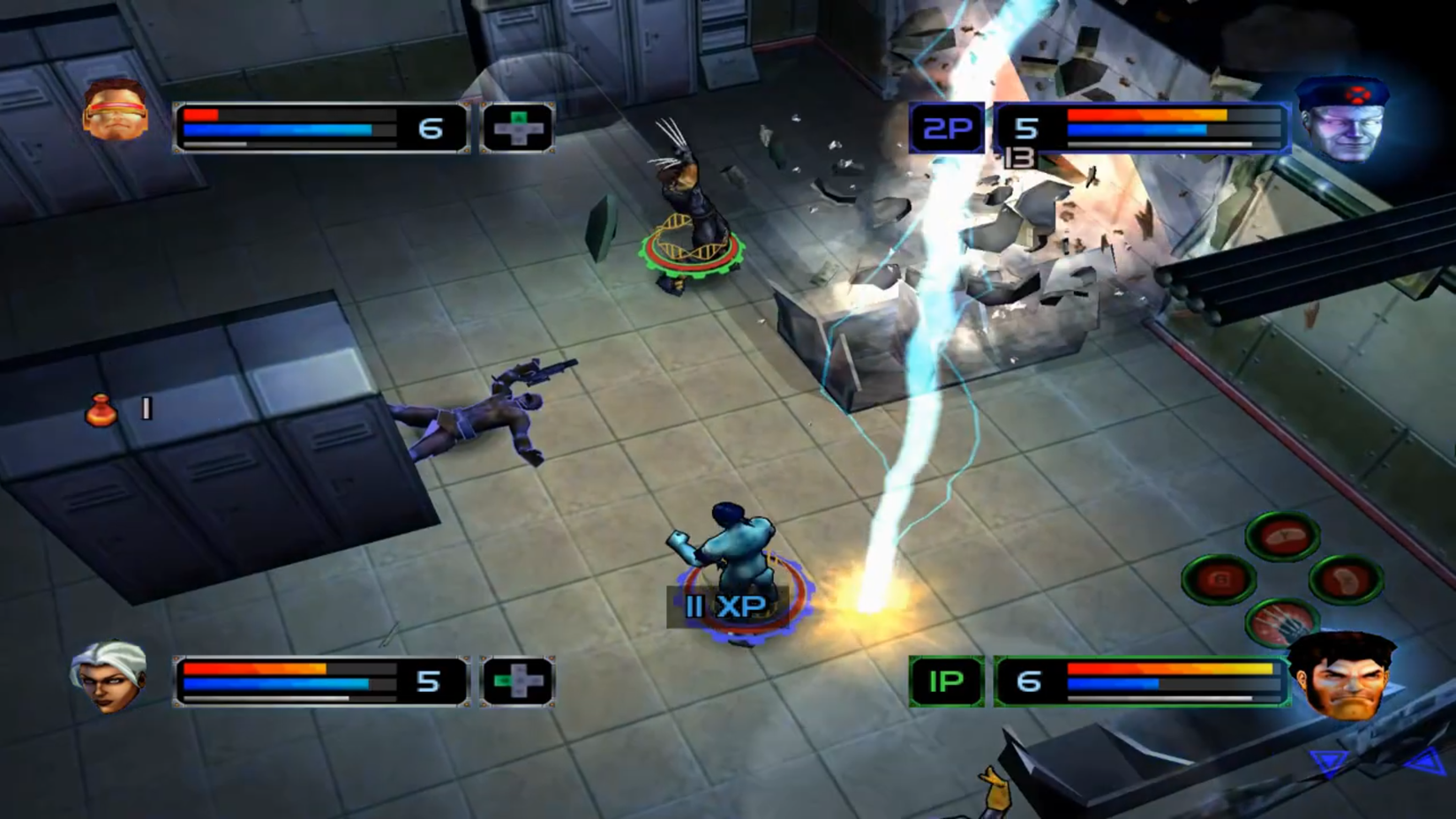
Task: Click the II XP pickup counter
Action: [725, 605]
